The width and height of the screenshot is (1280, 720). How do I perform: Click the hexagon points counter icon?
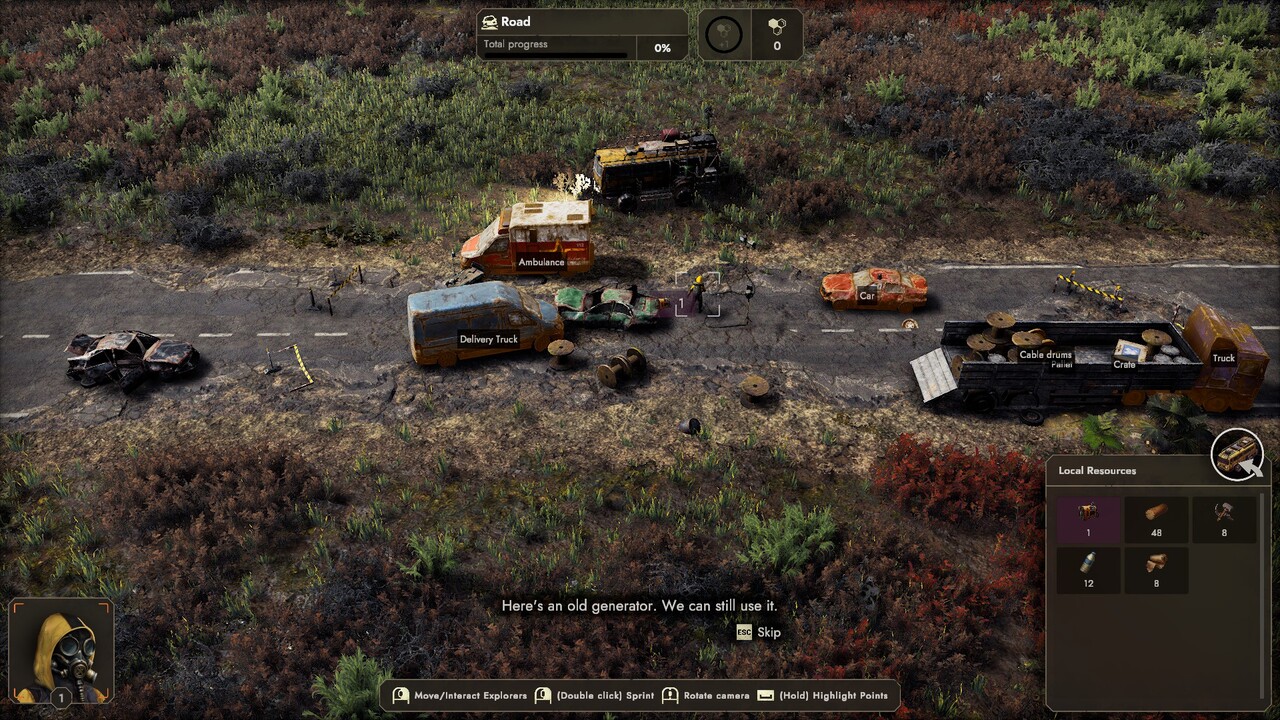tap(777, 35)
